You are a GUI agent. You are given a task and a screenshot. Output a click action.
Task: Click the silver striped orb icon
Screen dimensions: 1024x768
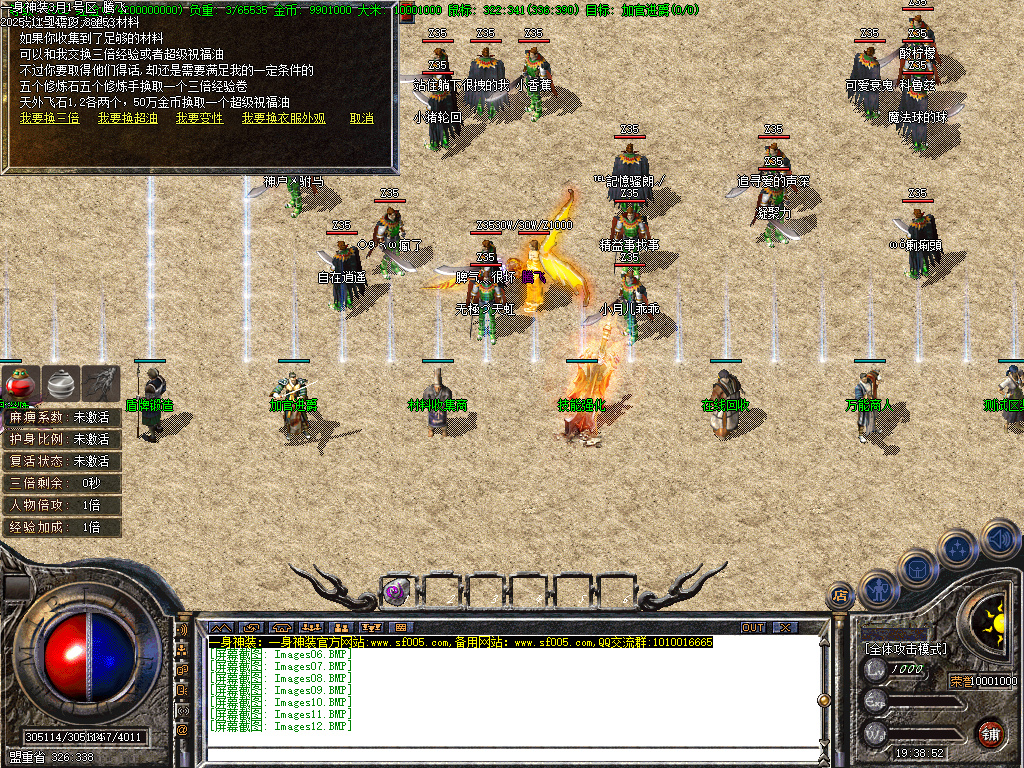62,384
